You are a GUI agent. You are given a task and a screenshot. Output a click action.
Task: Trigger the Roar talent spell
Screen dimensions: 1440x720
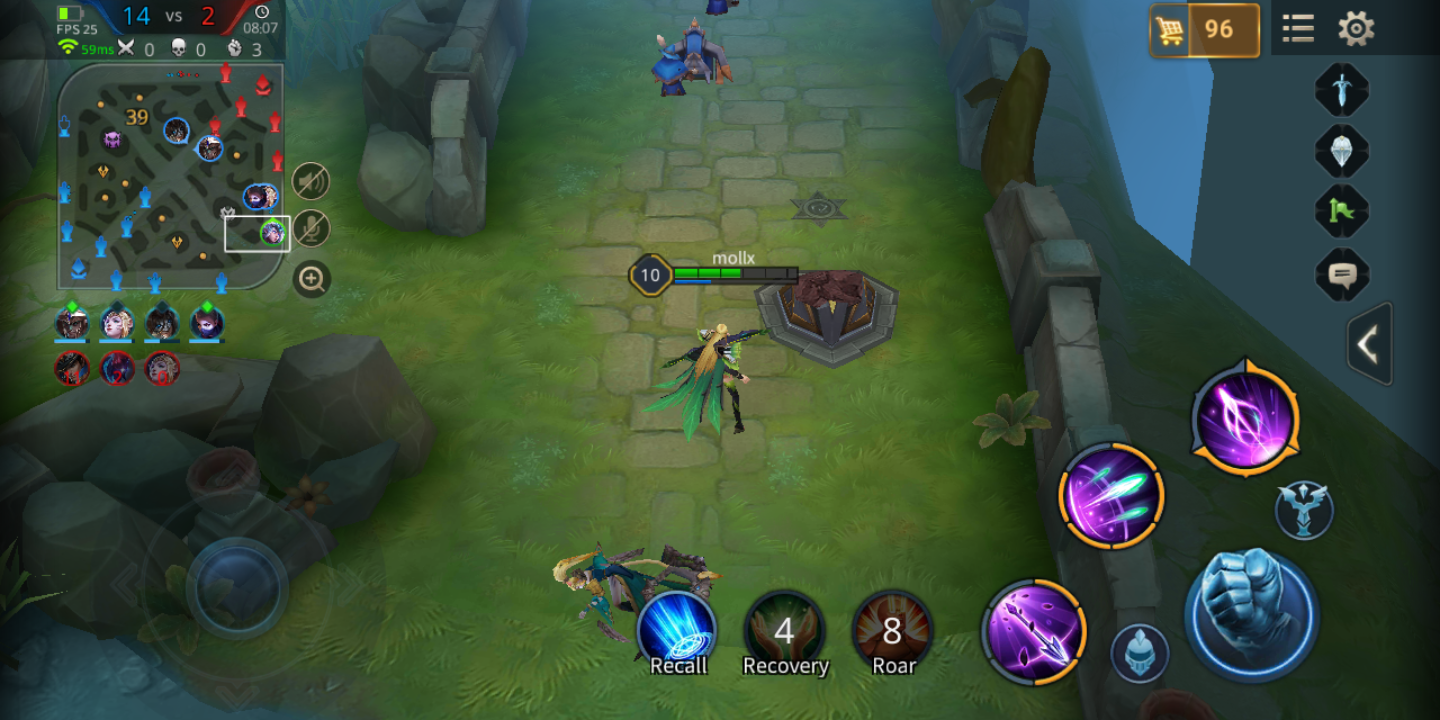click(892, 634)
